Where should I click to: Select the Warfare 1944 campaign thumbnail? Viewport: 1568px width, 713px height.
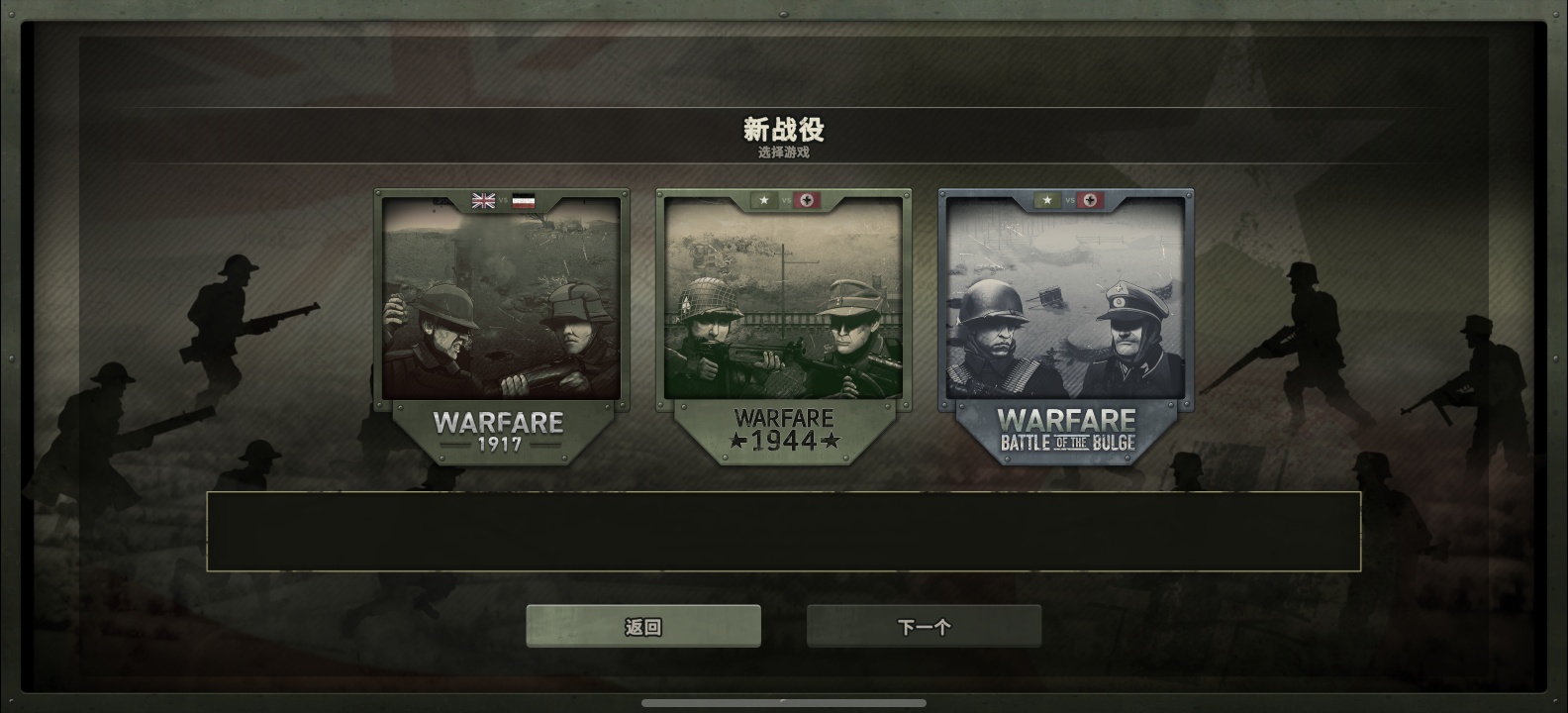pyautogui.click(x=784, y=297)
